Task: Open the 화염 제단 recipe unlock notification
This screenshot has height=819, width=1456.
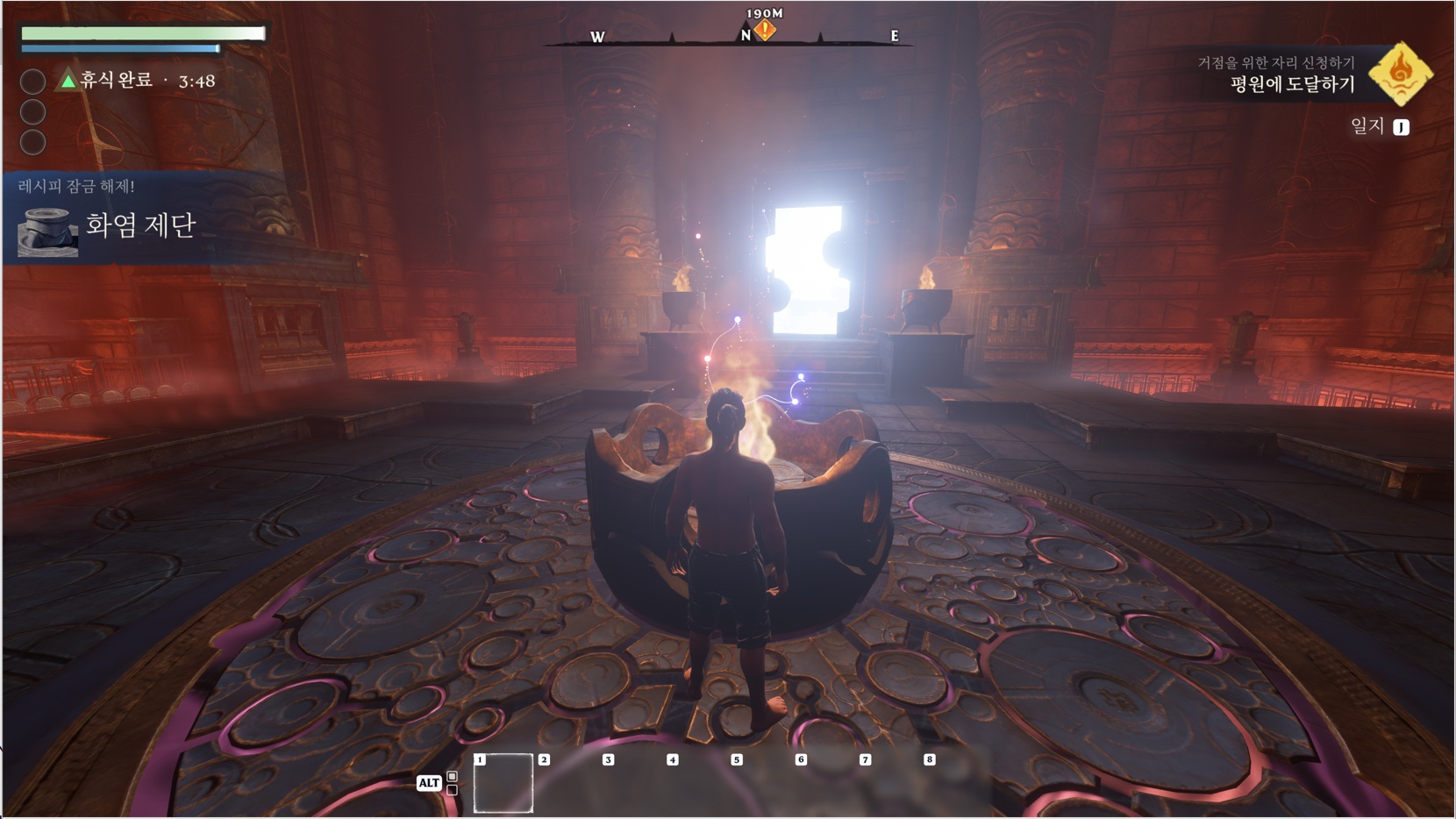Action: (x=140, y=225)
